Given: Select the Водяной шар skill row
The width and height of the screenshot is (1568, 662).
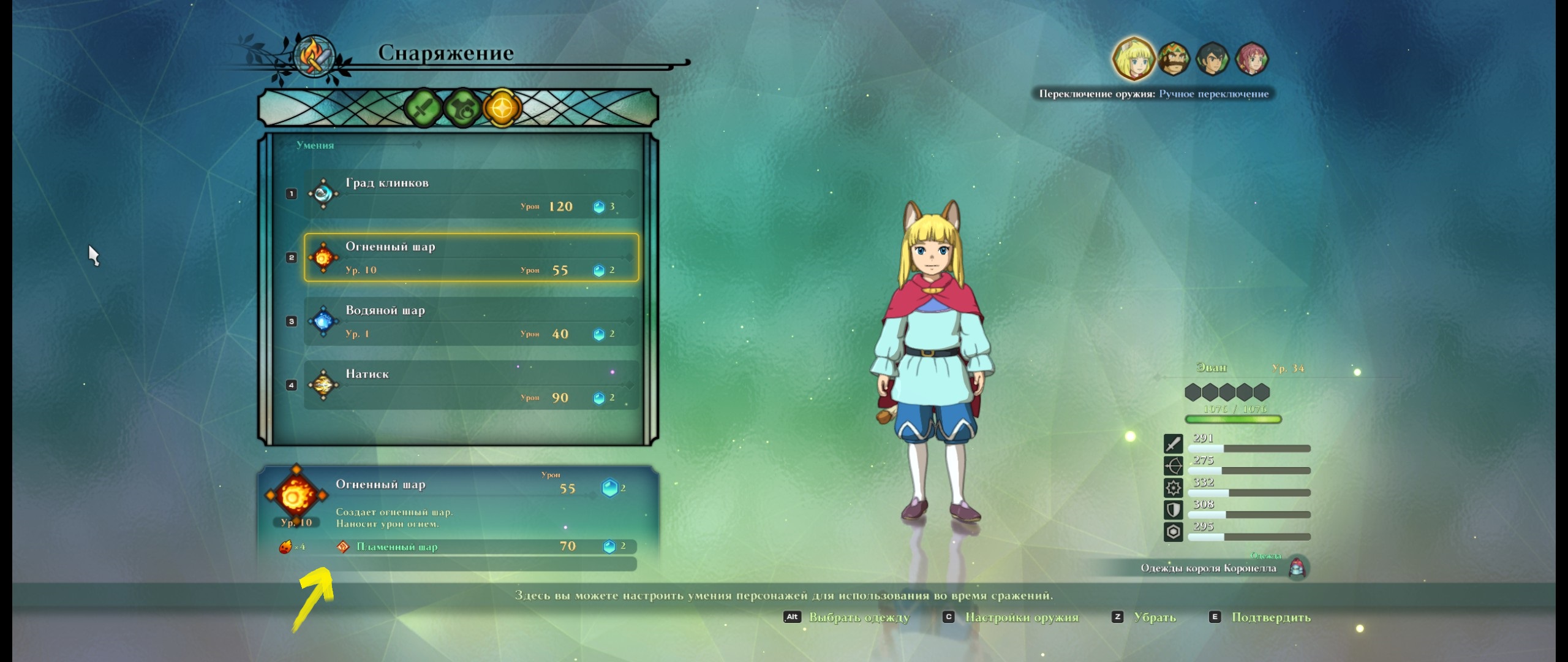Looking at the screenshot, I should 470,321.
